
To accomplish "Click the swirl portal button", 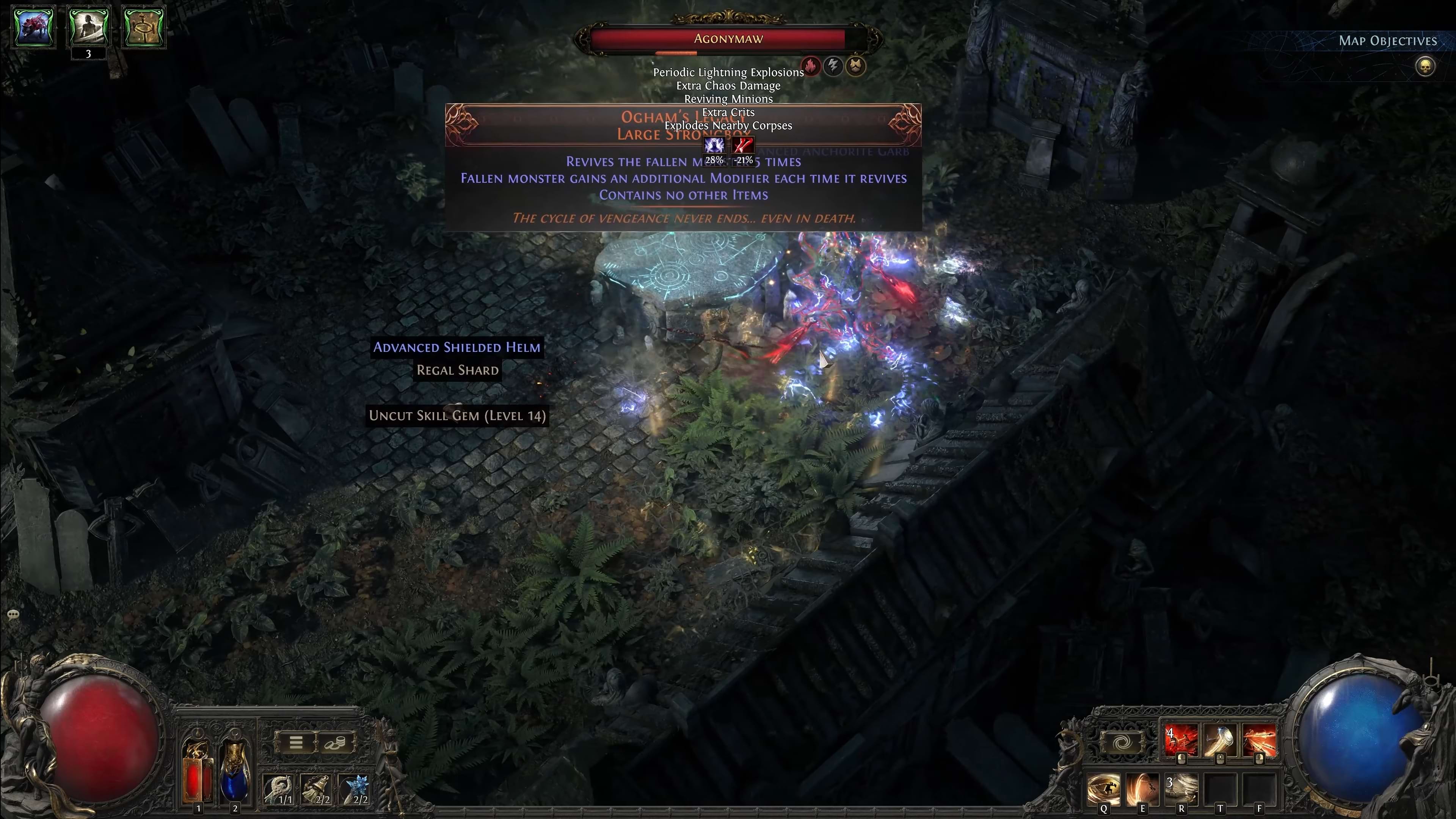I will point(1122,742).
